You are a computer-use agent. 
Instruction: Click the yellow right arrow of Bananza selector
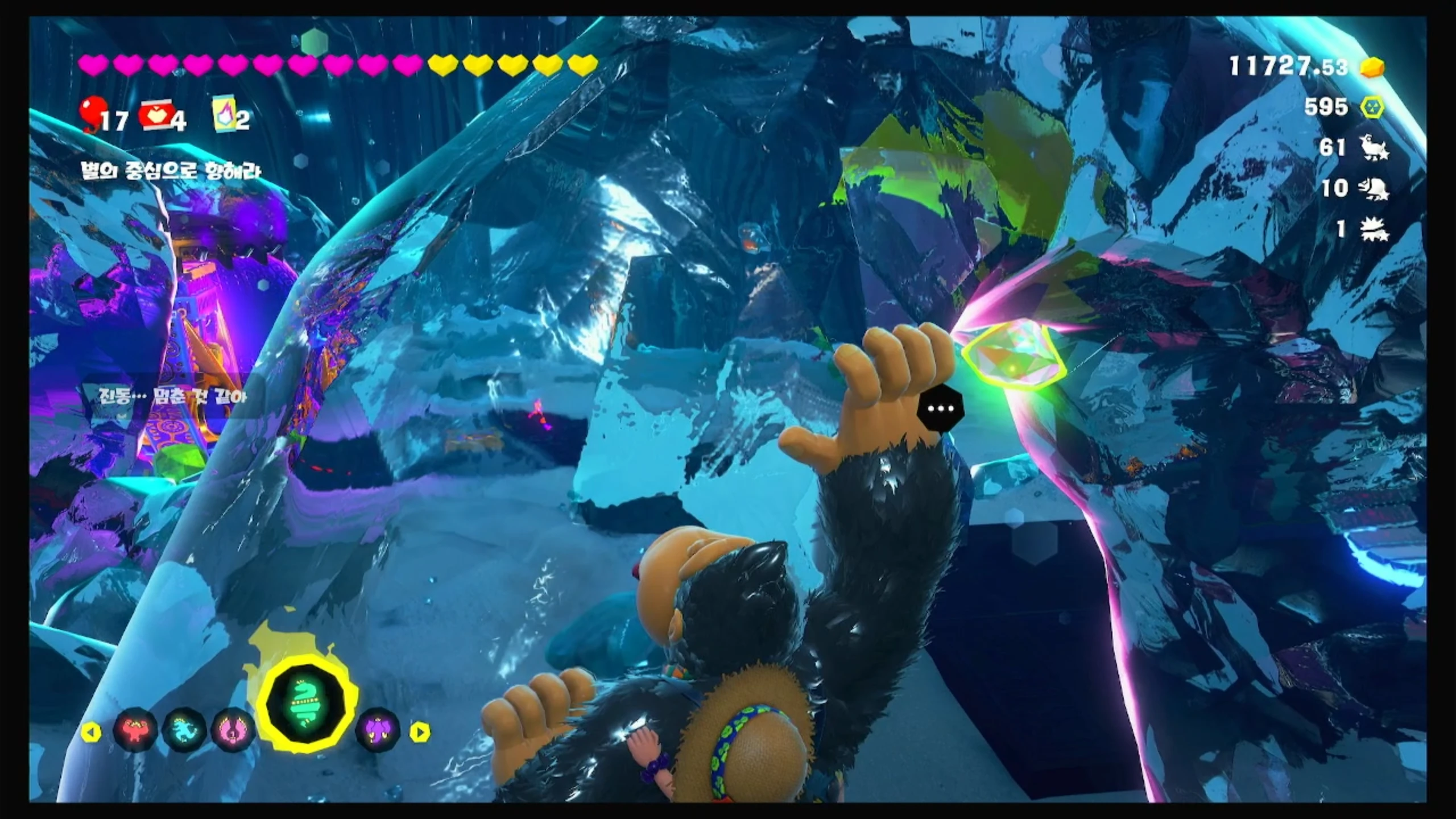tap(420, 732)
